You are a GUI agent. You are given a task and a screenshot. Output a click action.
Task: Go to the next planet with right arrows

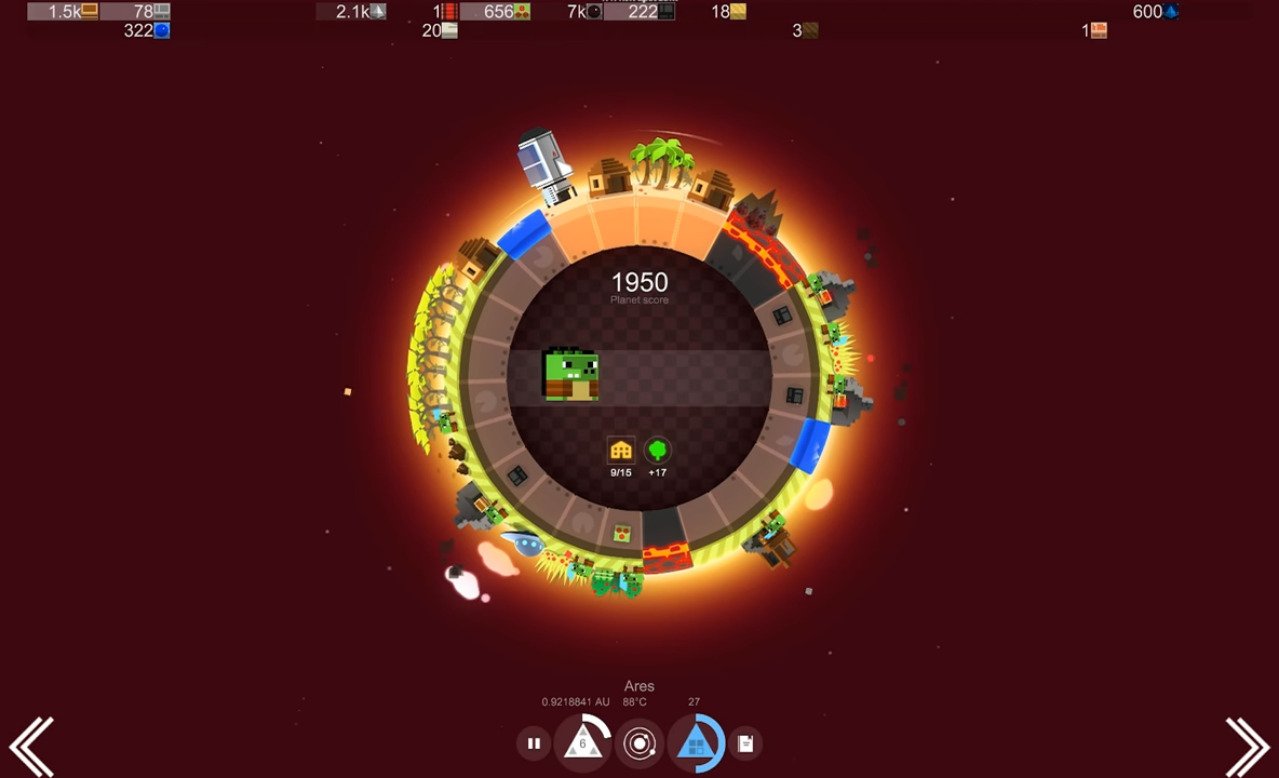pyautogui.click(x=1247, y=746)
